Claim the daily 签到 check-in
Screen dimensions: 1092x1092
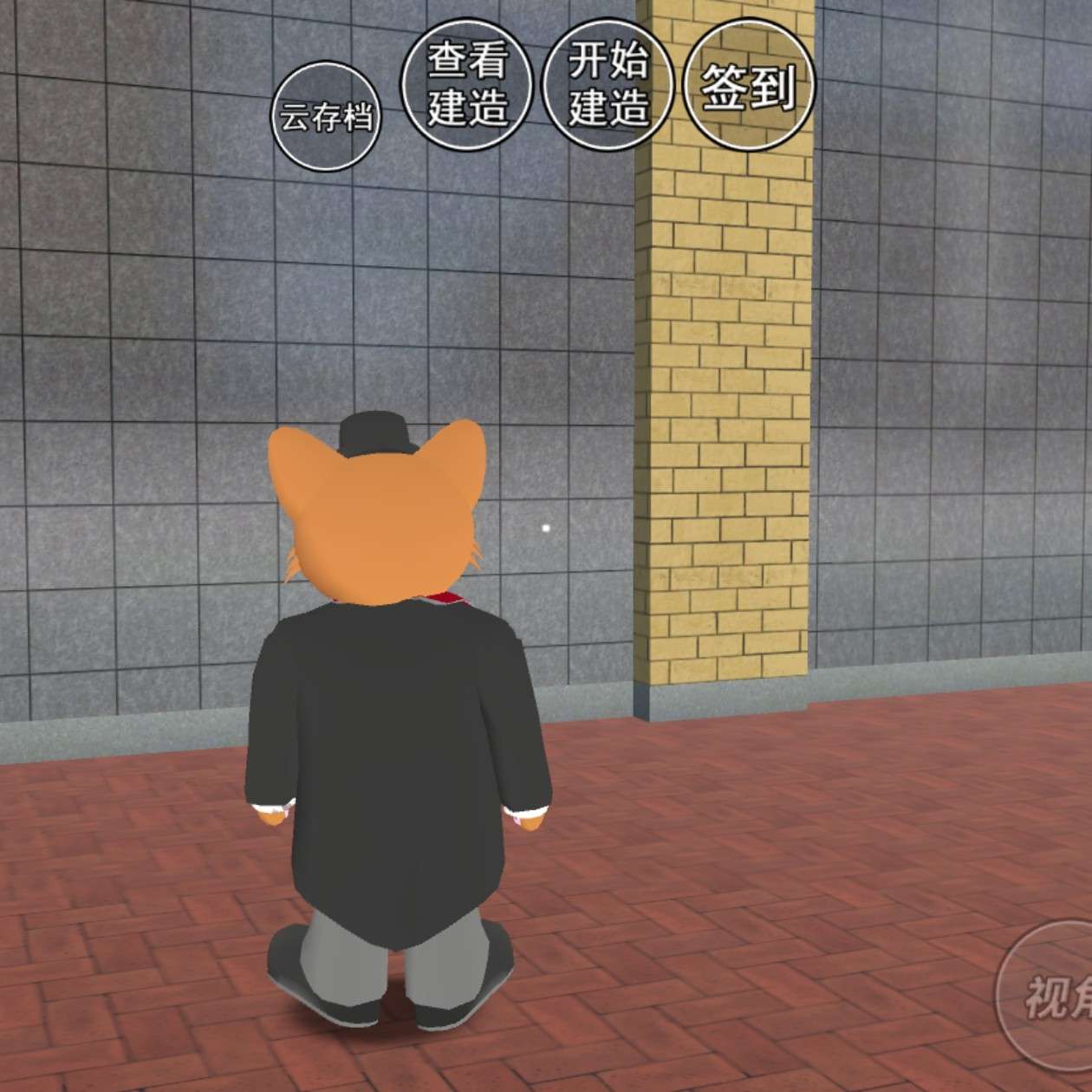(749, 85)
